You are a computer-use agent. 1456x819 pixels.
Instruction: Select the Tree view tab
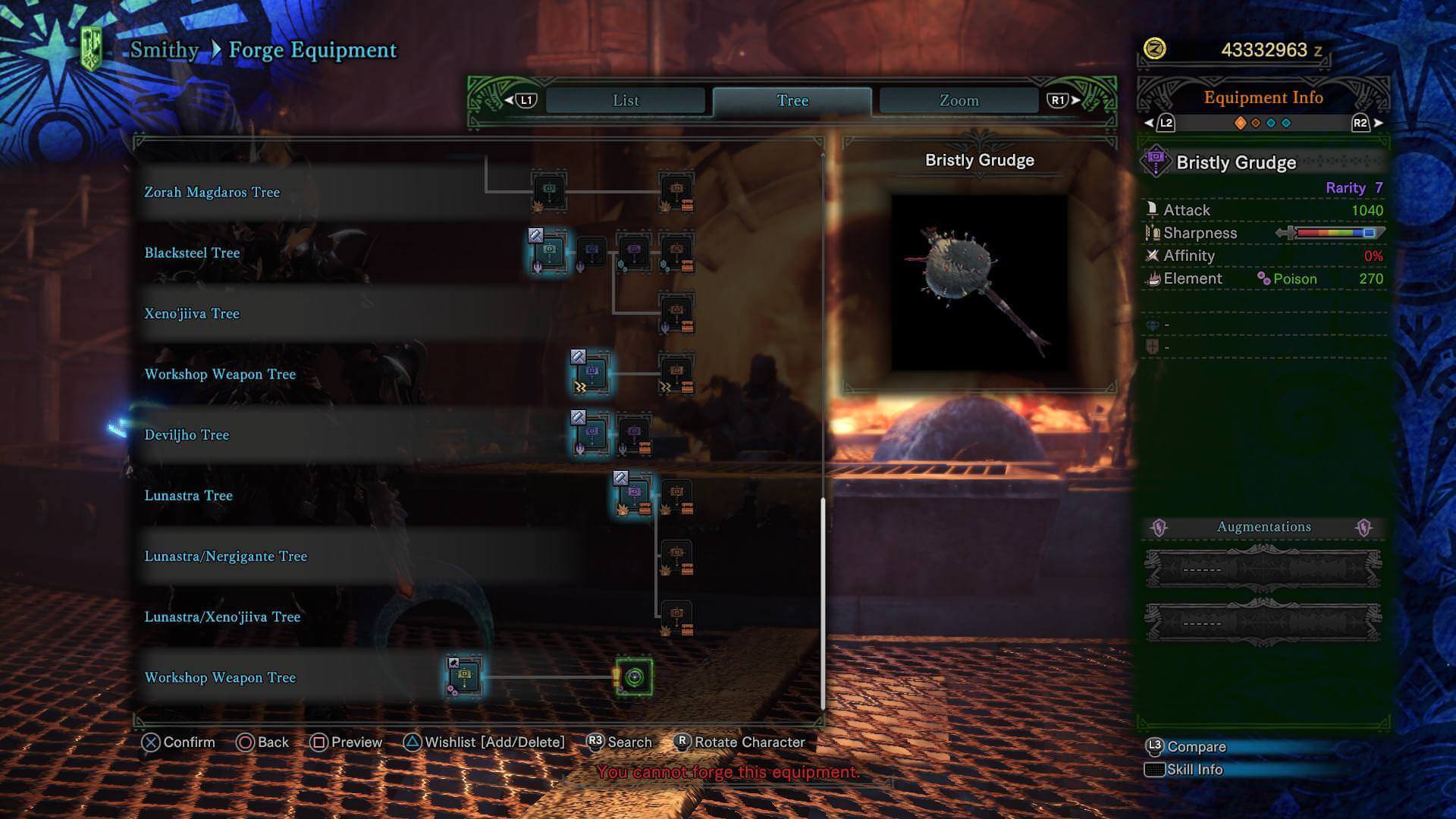coord(792,101)
